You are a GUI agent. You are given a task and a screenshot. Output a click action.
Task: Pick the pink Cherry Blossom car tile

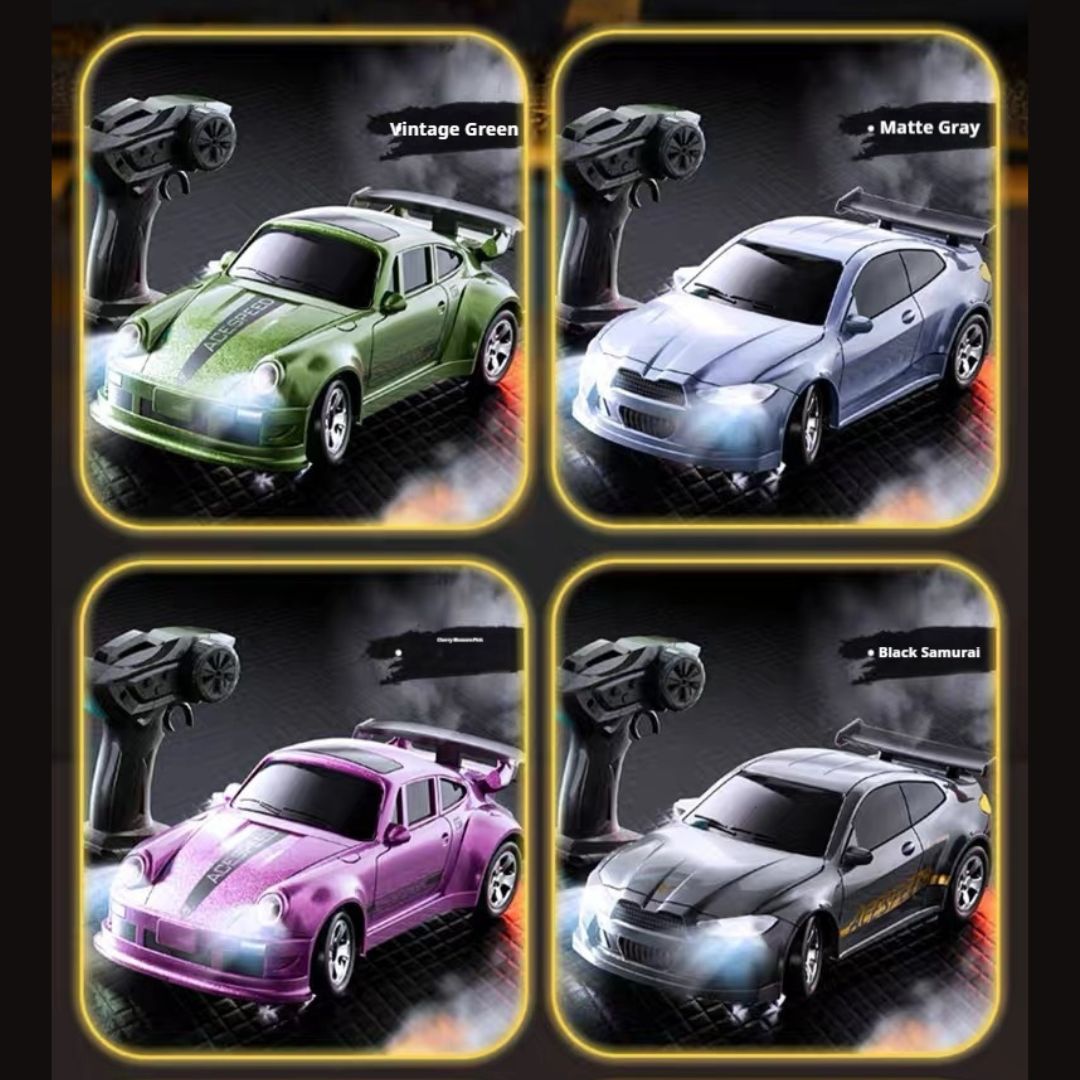[x=304, y=812]
